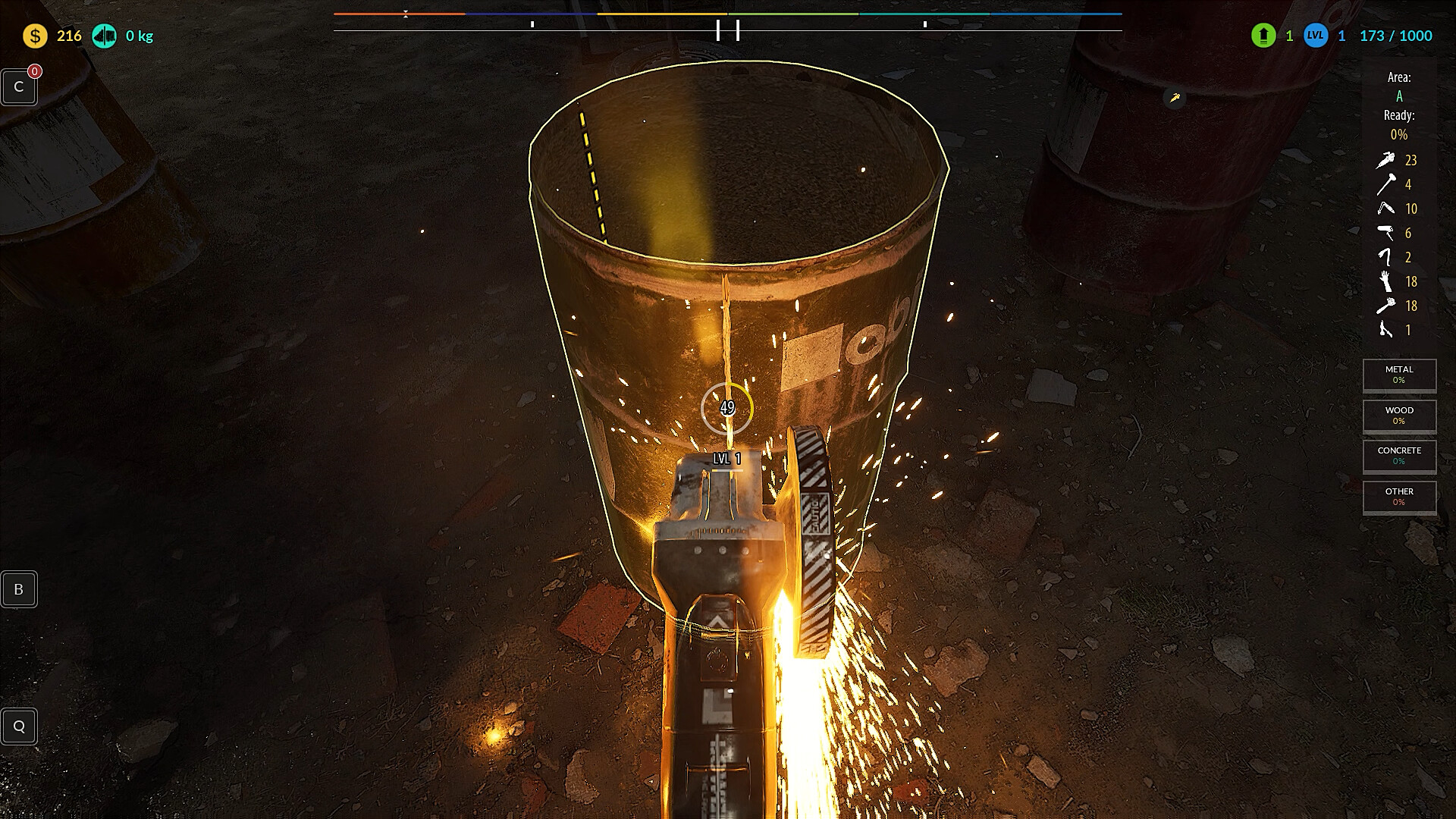1456x819 pixels.
Task: Enable the CONCRETE 0% tracking panel
Action: tap(1399, 456)
